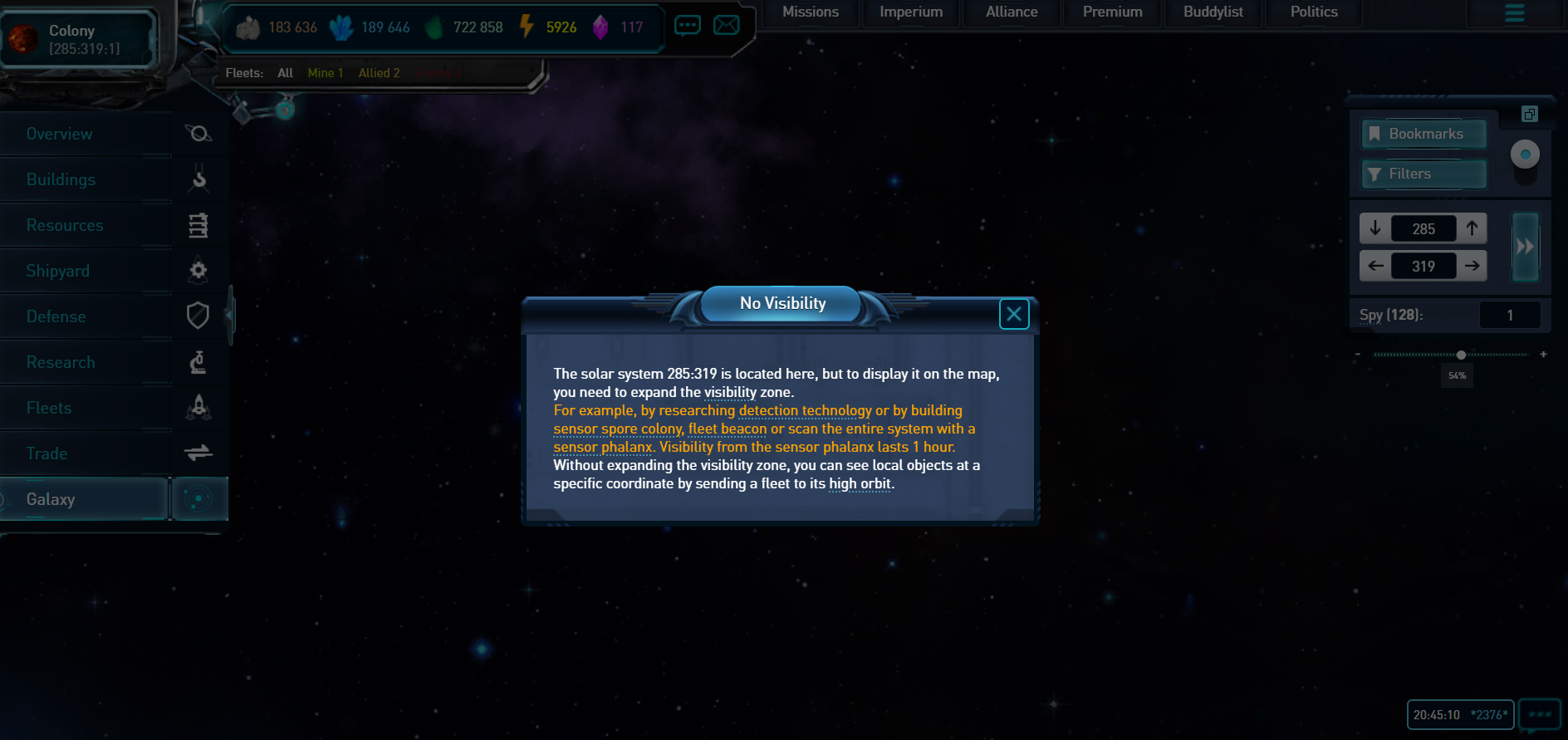Open the Alliance tab
This screenshot has width=1568, height=740.
tap(1011, 12)
